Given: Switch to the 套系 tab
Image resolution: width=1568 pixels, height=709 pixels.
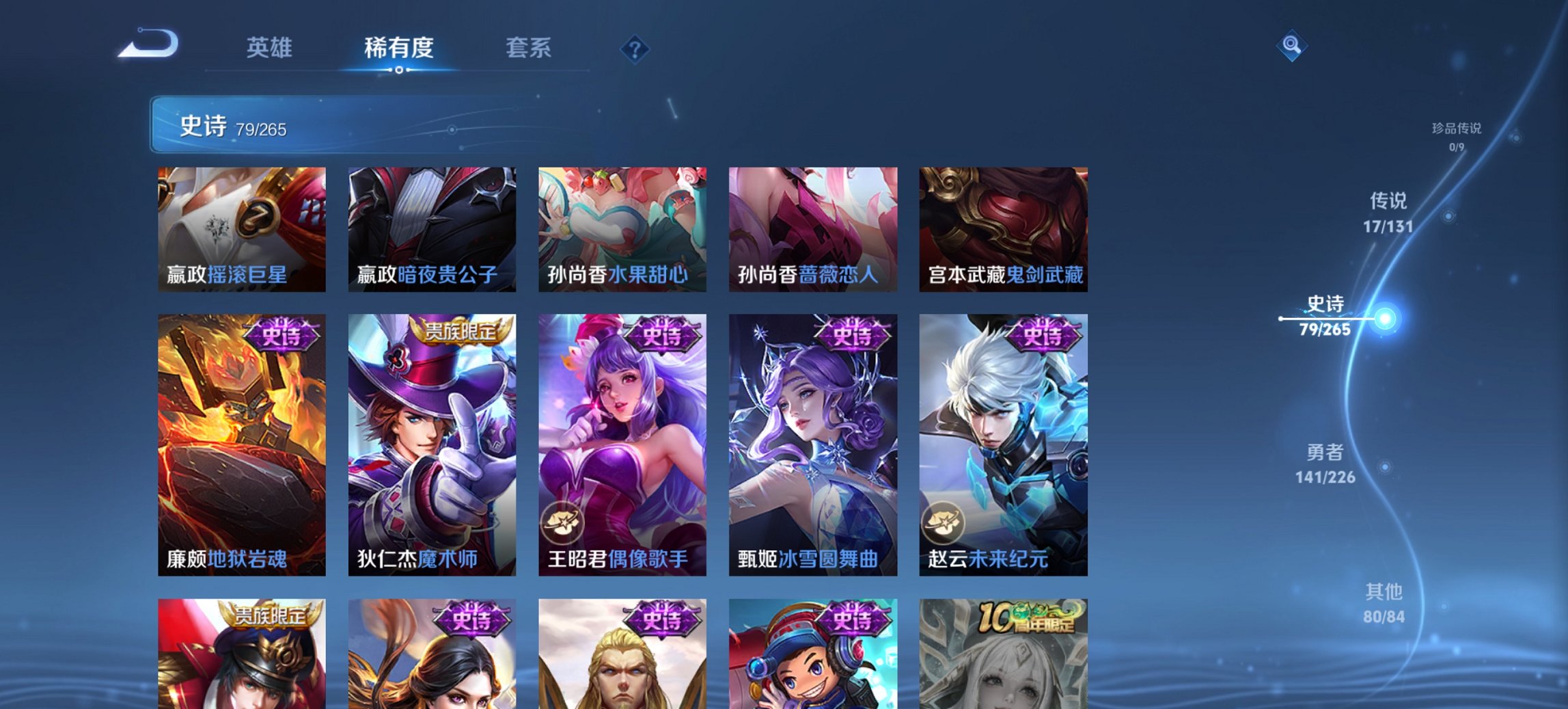Looking at the screenshot, I should tap(529, 48).
